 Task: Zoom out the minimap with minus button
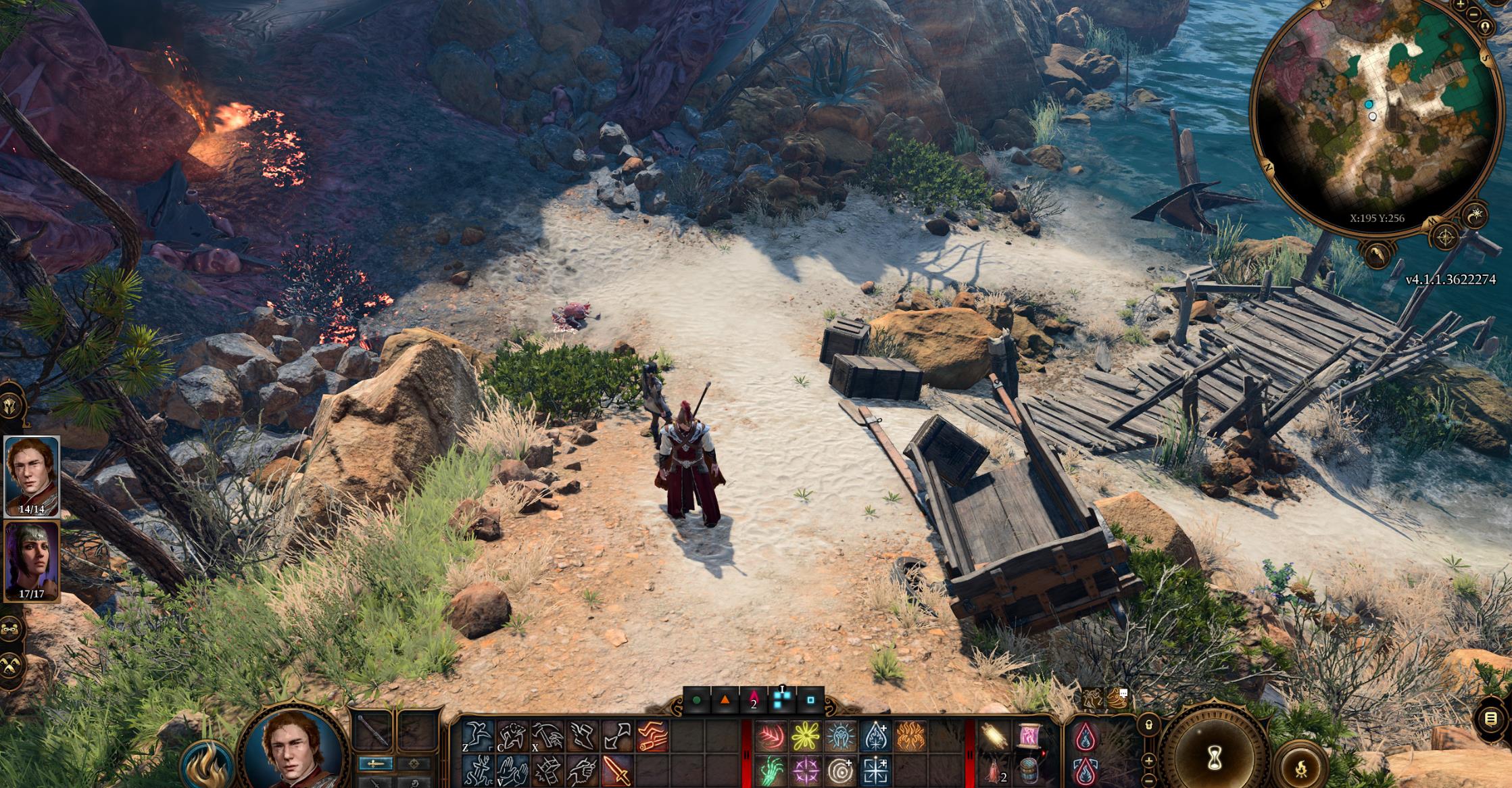pyautogui.click(x=1474, y=15)
